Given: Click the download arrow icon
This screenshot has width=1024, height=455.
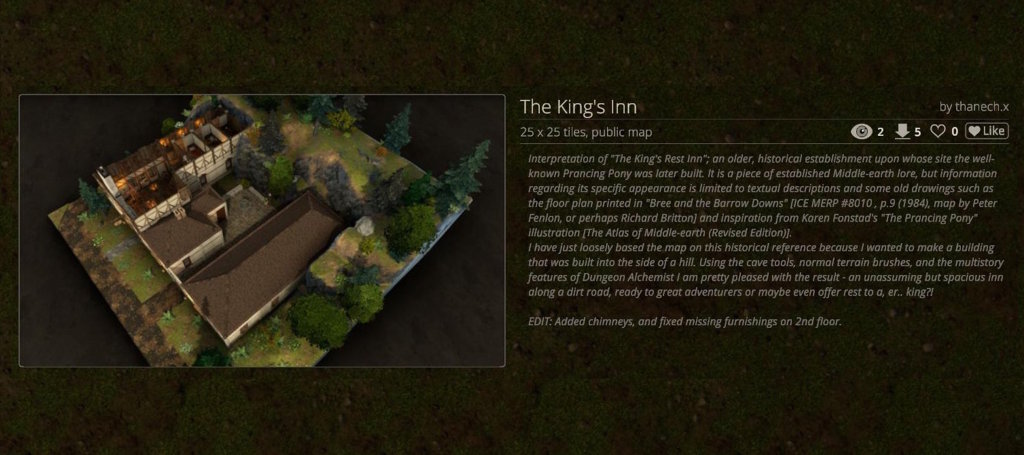Looking at the screenshot, I should tap(901, 131).
